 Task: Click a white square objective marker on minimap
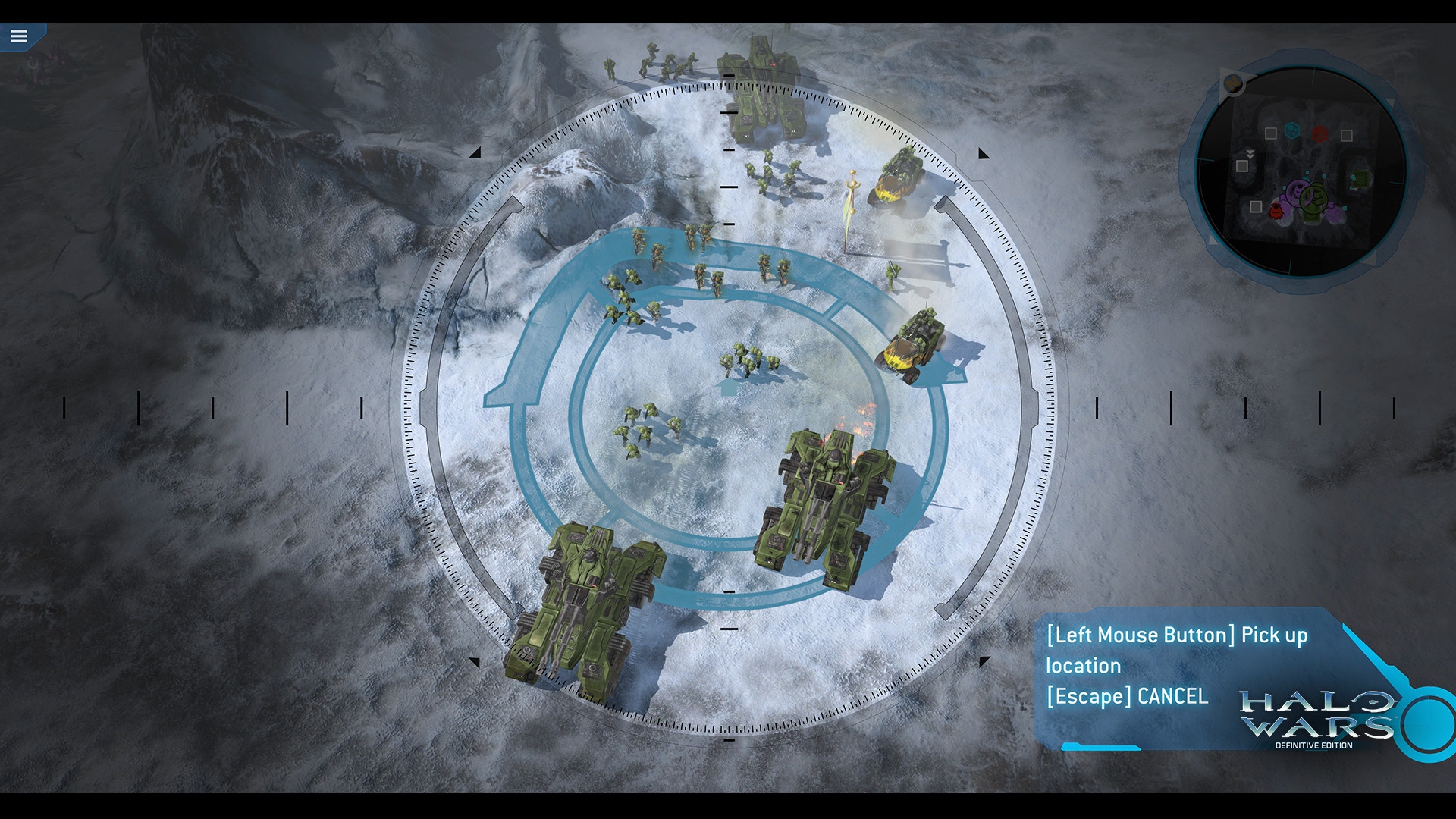pyautogui.click(x=1269, y=132)
